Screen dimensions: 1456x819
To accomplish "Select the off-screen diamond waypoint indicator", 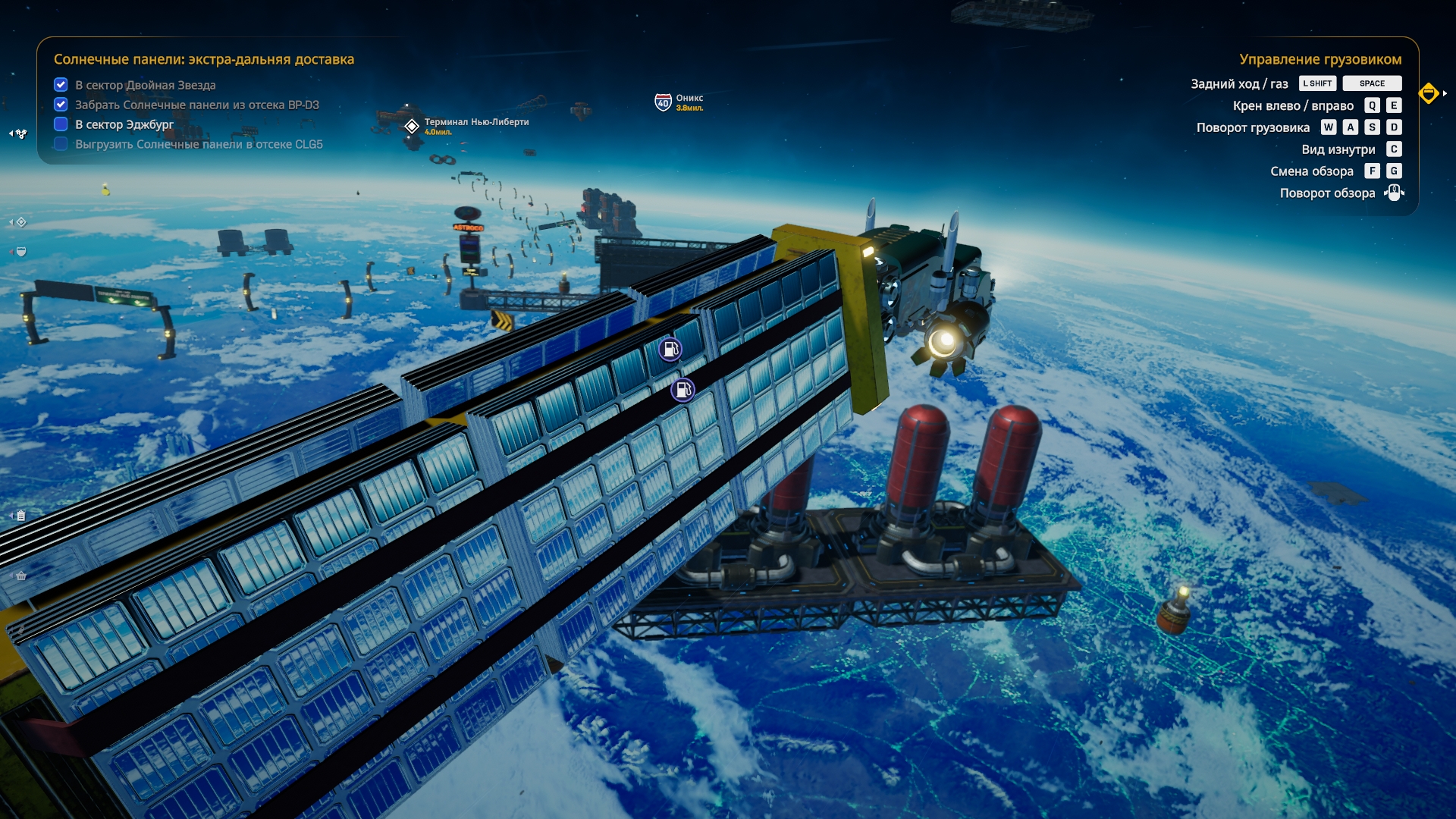I will (21, 222).
